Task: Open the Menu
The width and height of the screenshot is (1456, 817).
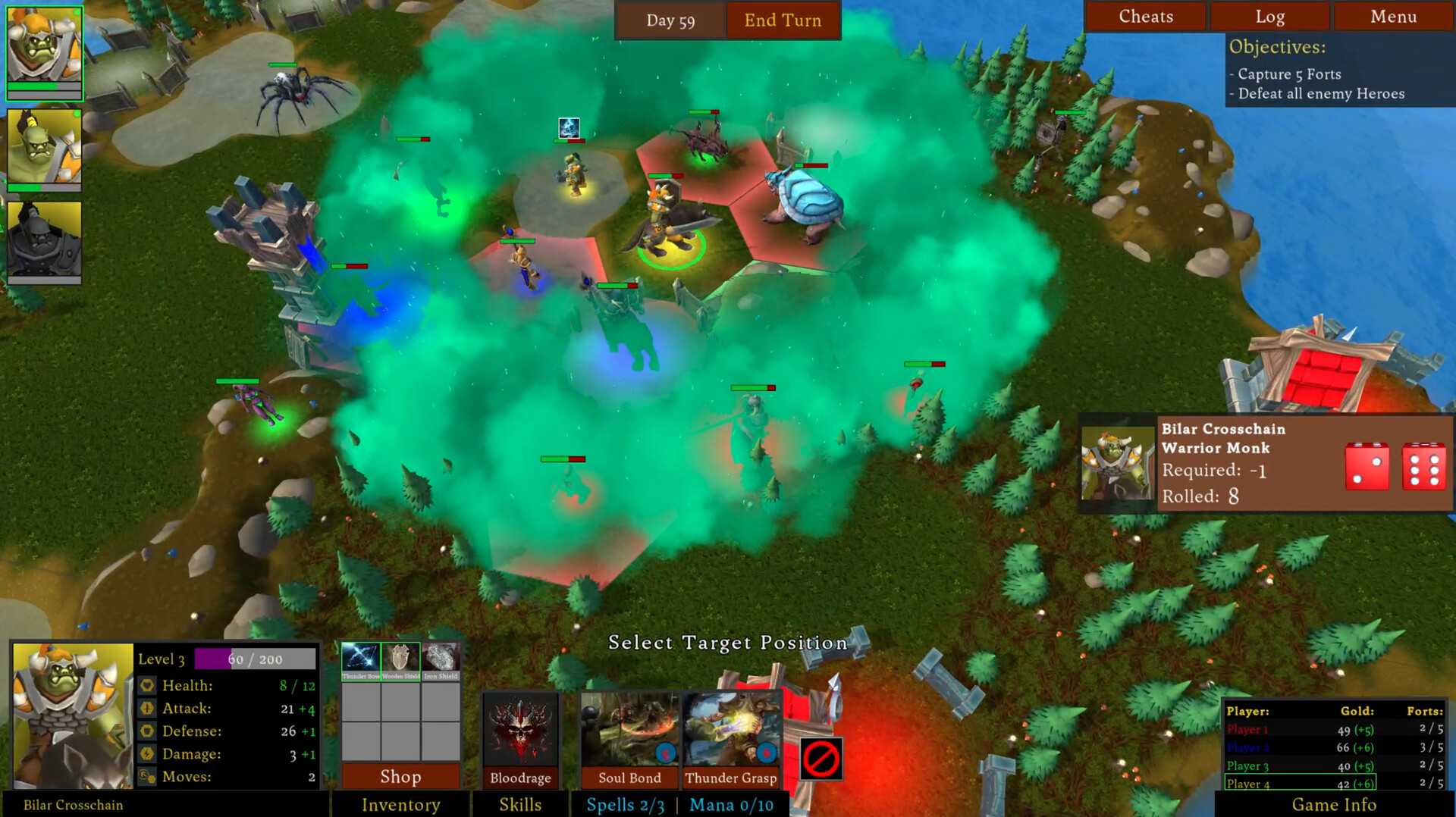Action: coord(1392,16)
